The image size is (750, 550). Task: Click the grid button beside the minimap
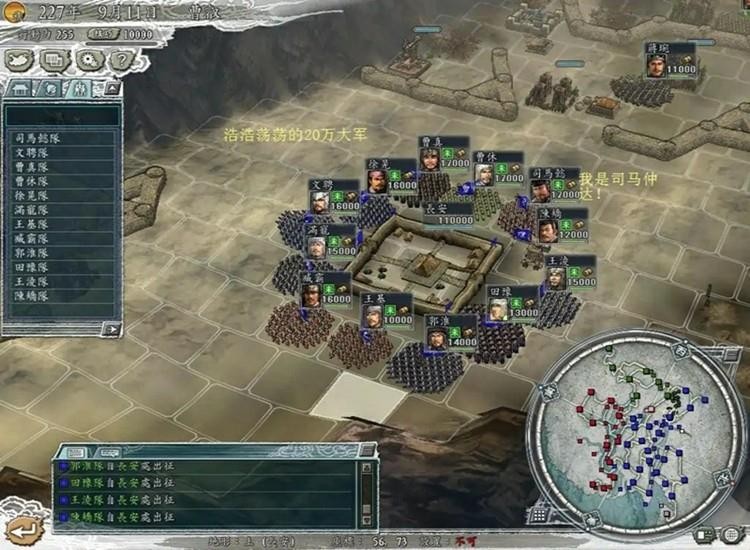[x=541, y=517]
